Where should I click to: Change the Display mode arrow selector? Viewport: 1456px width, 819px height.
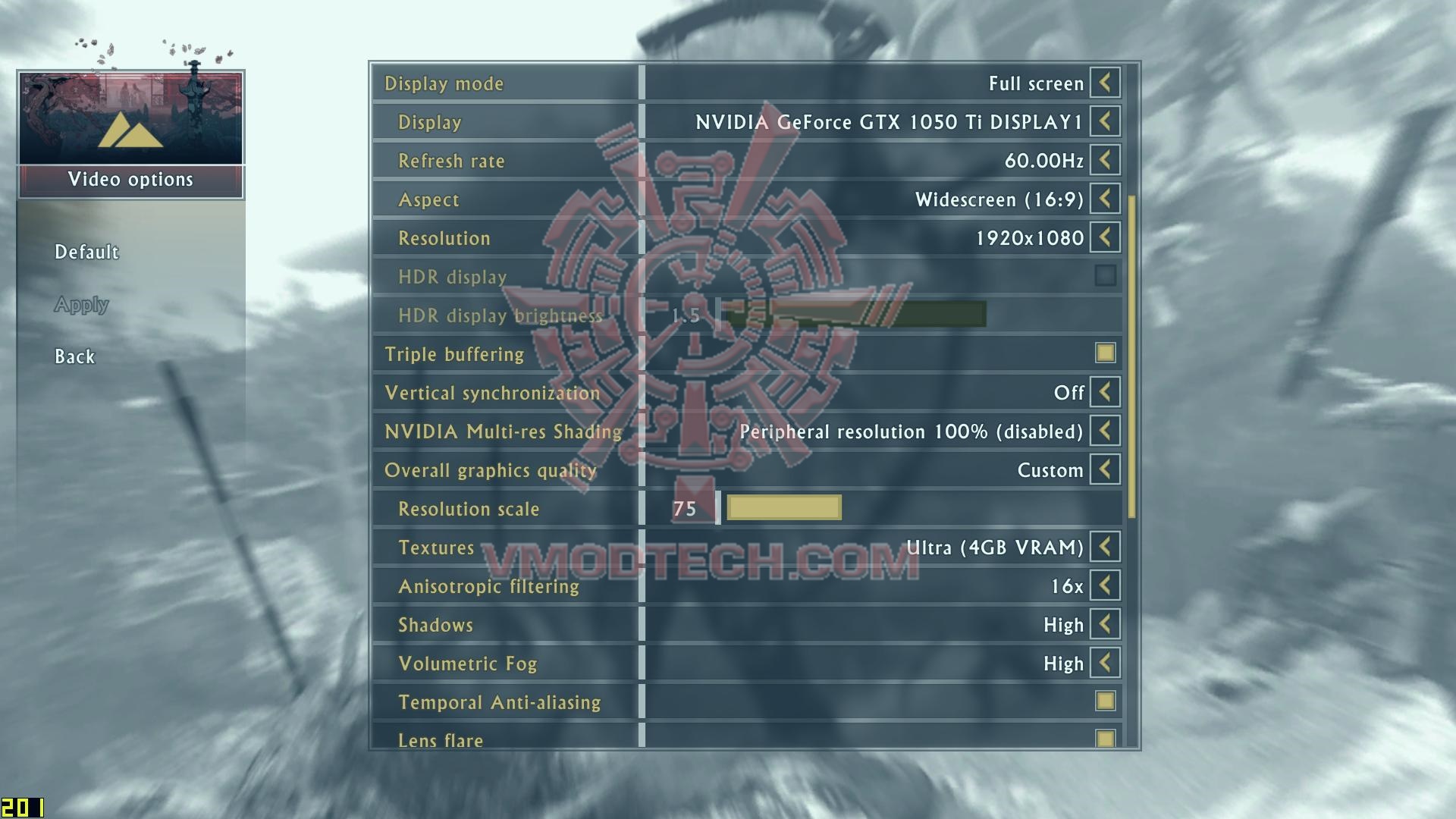pyautogui.click(x=1105, y=83)
